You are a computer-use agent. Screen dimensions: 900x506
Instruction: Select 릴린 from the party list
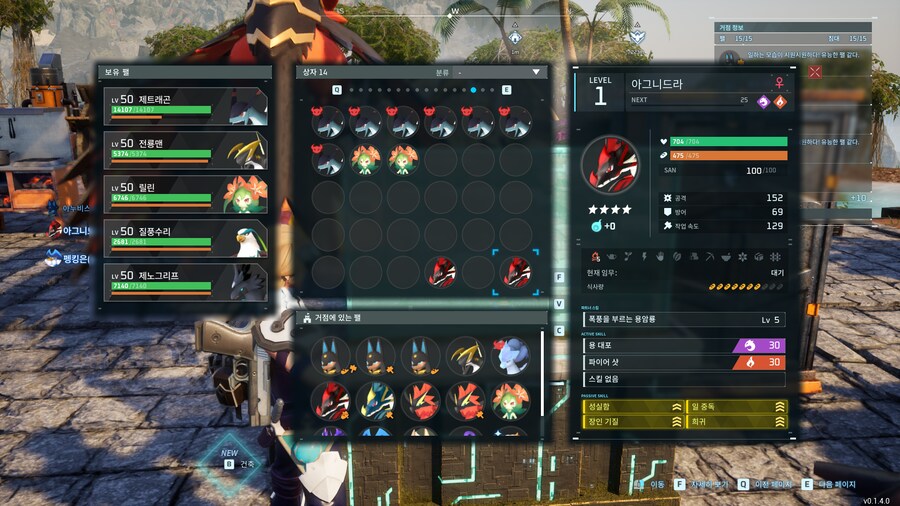click(x=185, y=194)
